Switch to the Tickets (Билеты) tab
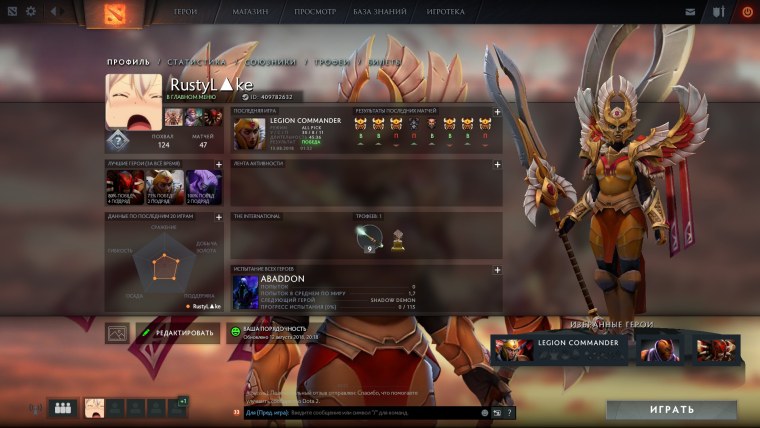 pos(385,62)
